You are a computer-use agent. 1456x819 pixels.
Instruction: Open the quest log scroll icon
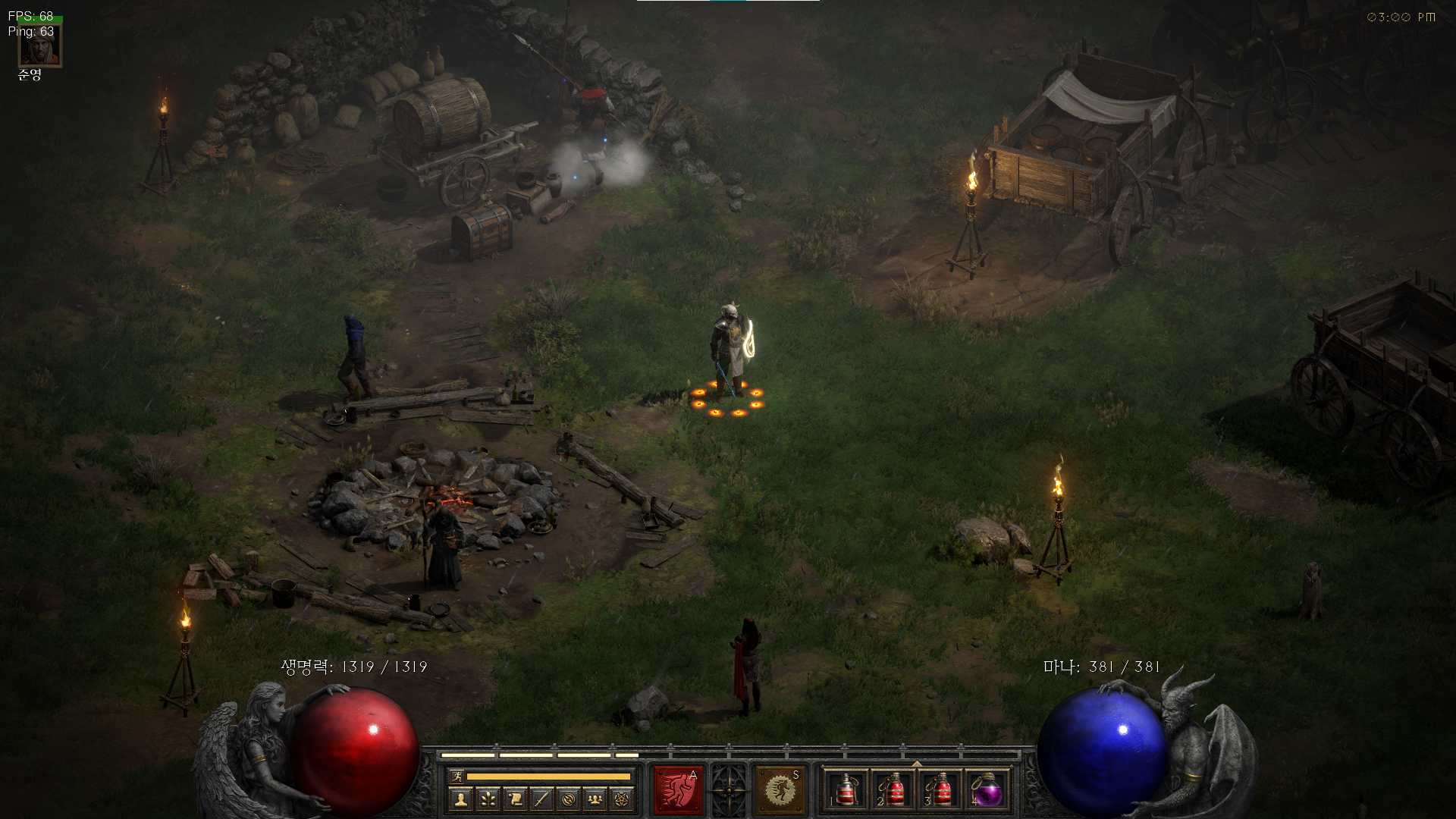[x=515, y=799]
